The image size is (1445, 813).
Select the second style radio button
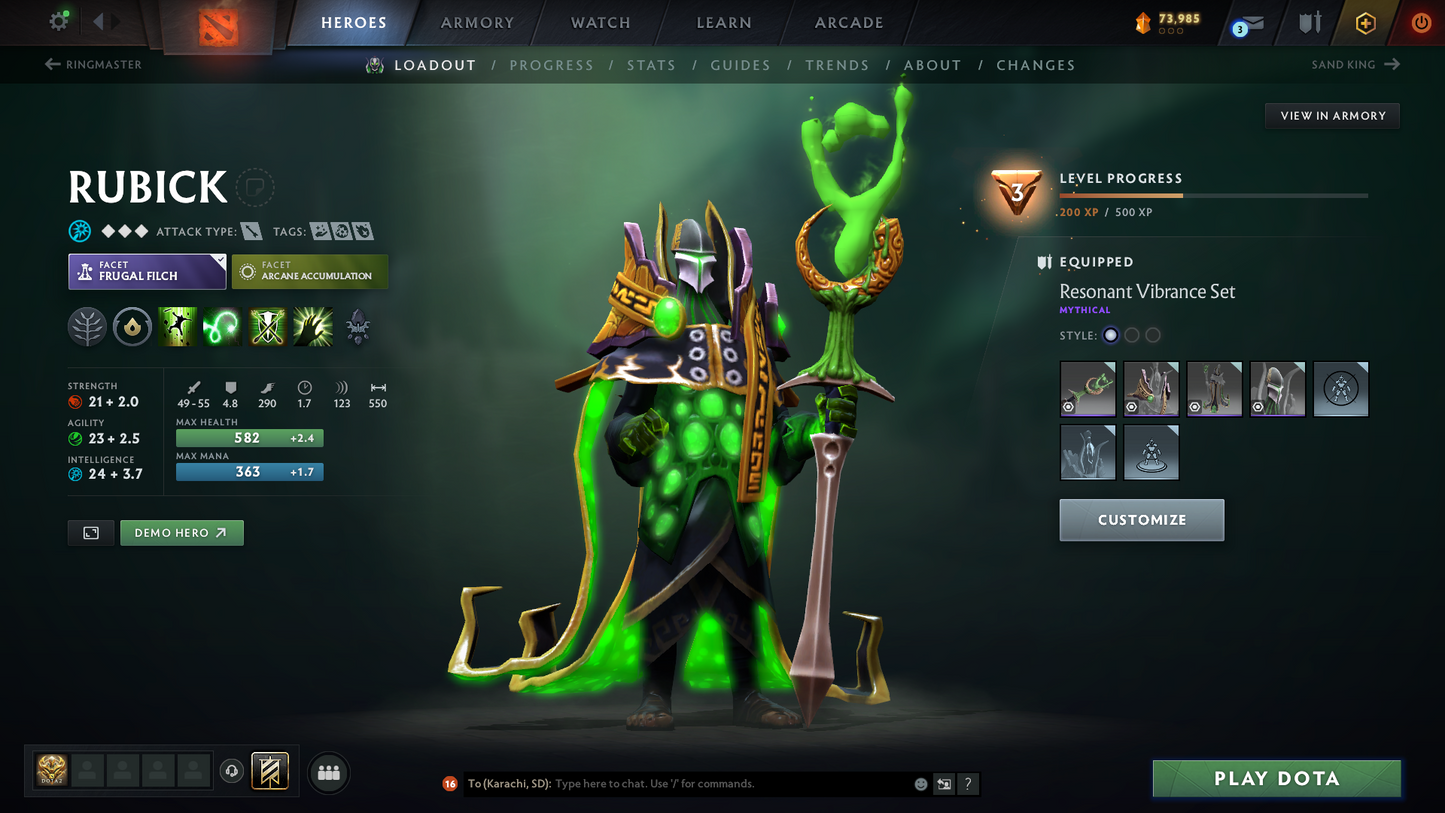click(1132, 335)
